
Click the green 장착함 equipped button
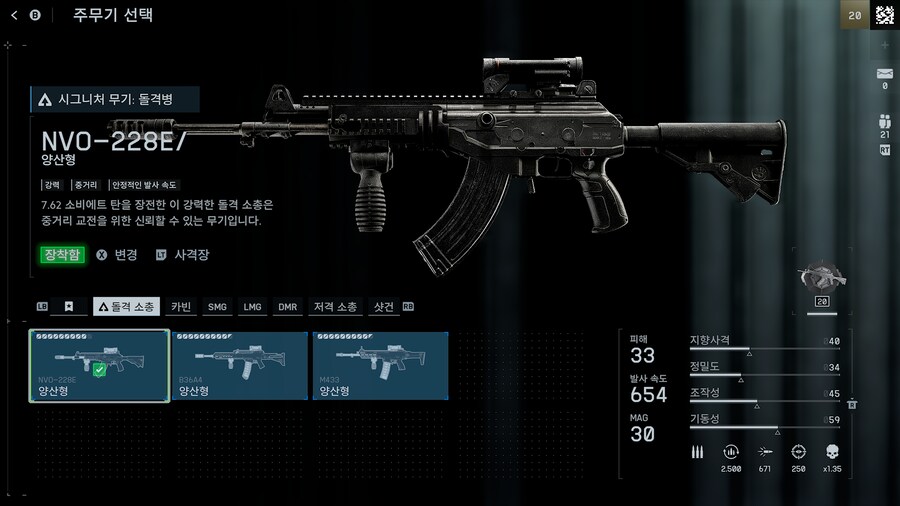coord(62,255)
